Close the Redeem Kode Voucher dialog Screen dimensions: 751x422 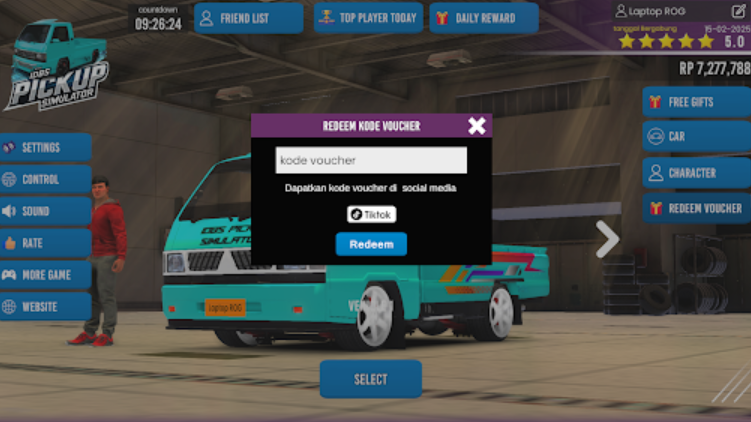[x=477, y=125]
